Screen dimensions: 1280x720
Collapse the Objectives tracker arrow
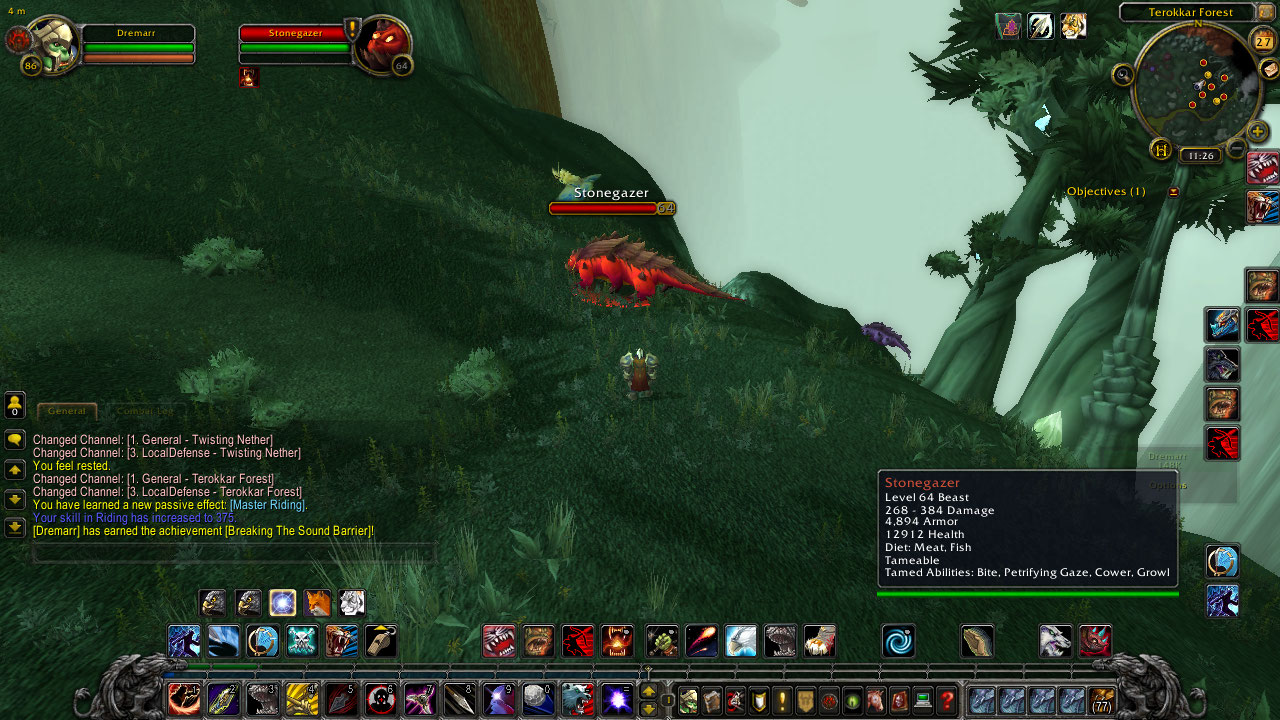tap(1174, 192)
